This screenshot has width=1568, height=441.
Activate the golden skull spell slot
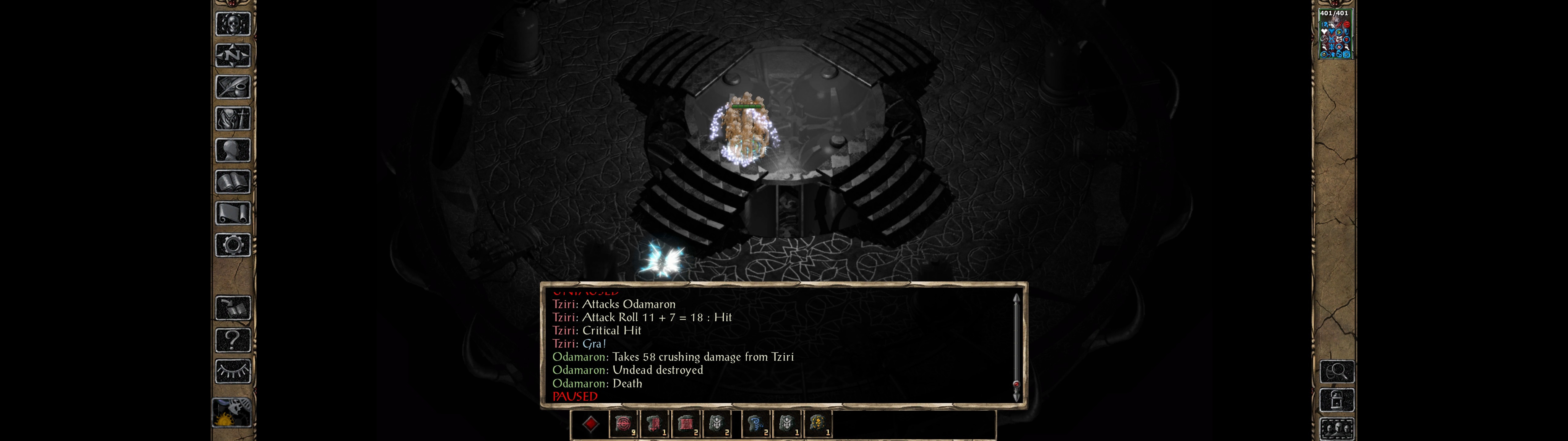pos(817,424)
